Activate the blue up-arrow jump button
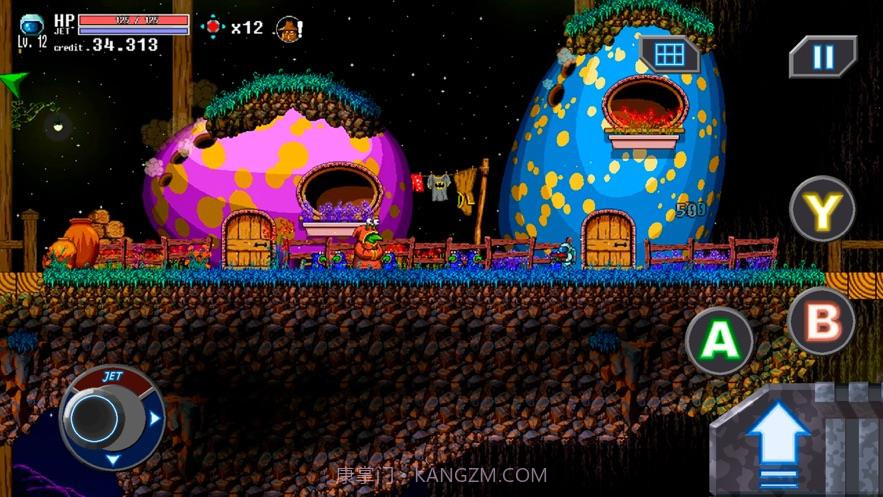This screenshot has width=883, height=497. (779, 441)
